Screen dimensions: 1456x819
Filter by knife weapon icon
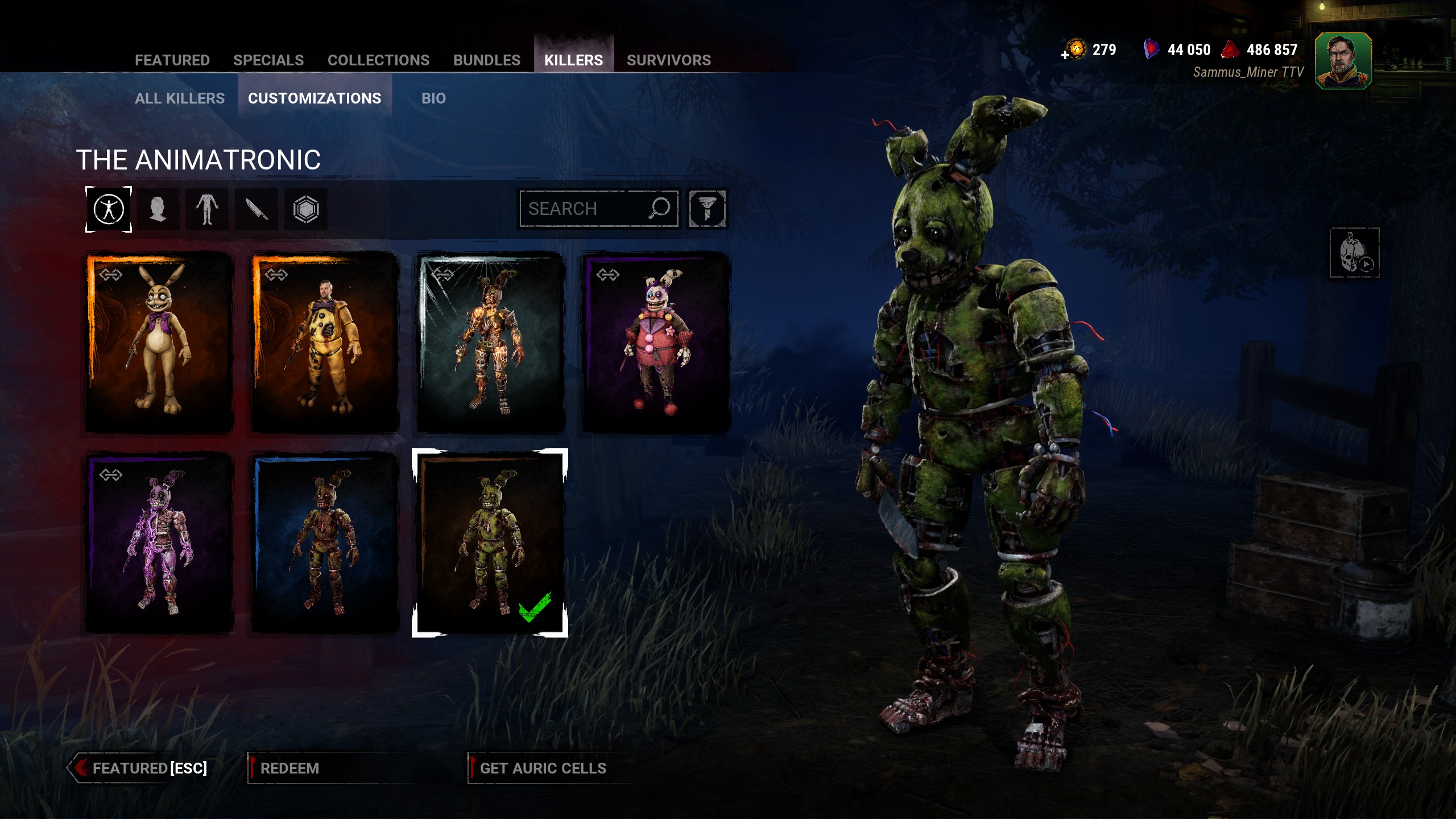click(257, 209)
